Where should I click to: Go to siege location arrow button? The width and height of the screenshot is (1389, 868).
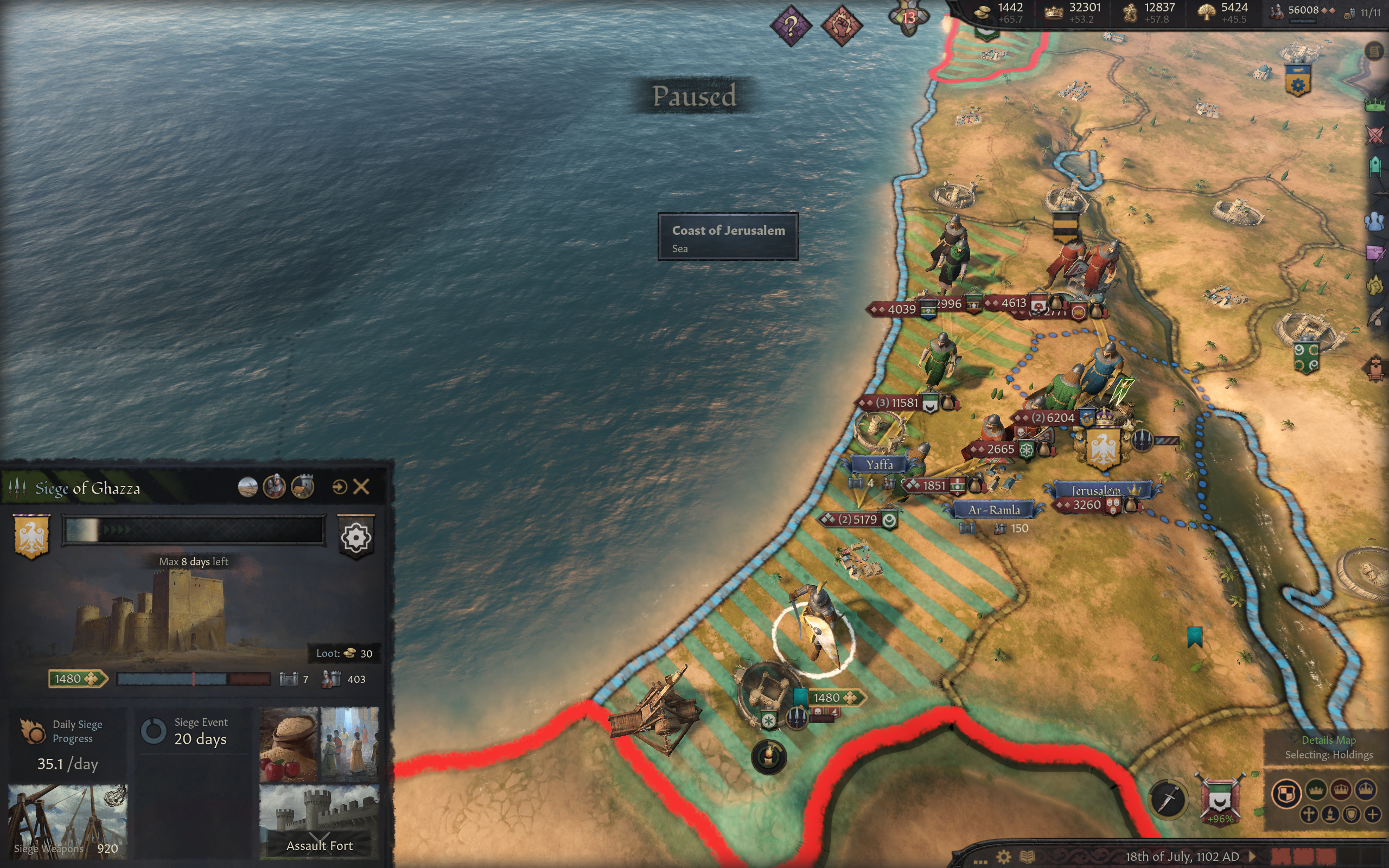339,487
